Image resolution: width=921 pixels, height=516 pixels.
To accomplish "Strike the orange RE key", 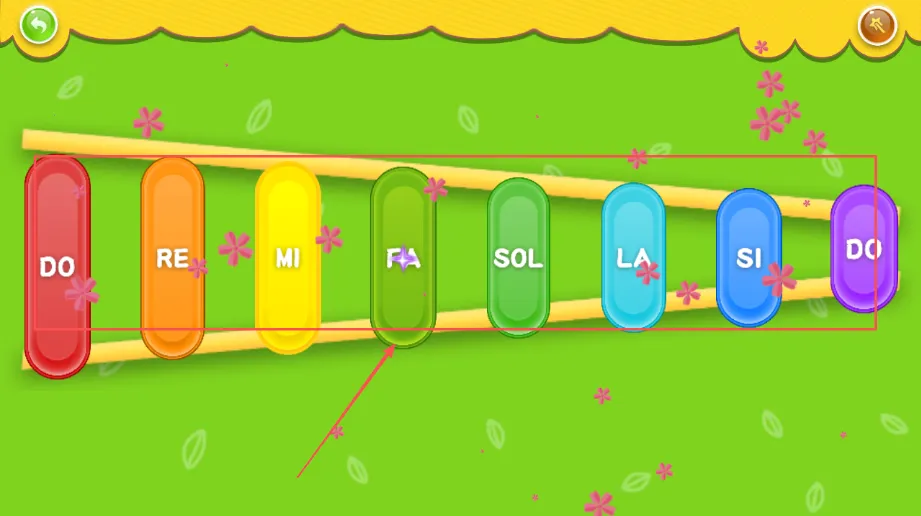I will coord(172,258).
